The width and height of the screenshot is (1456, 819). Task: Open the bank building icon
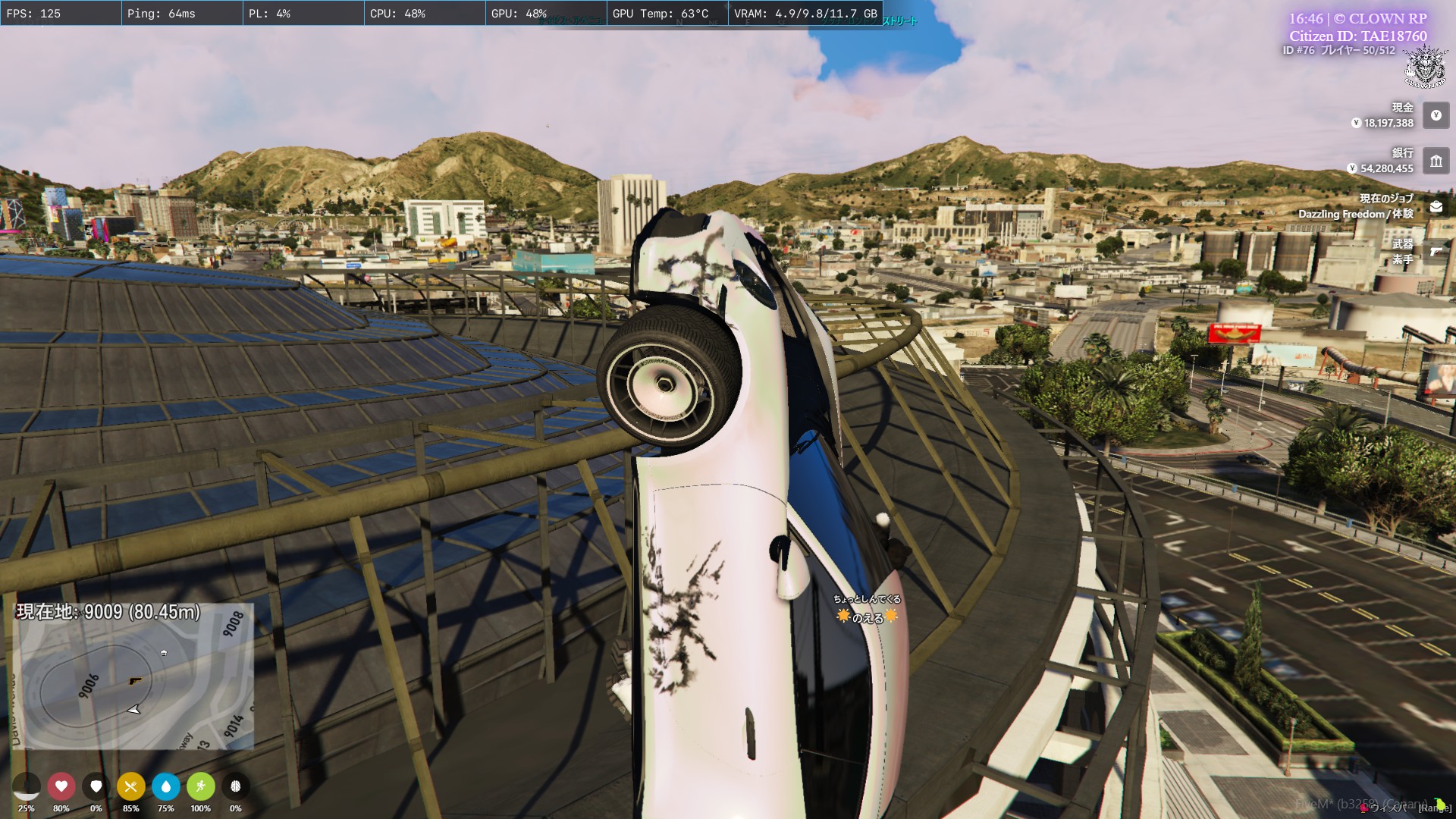click(1436, 161)
